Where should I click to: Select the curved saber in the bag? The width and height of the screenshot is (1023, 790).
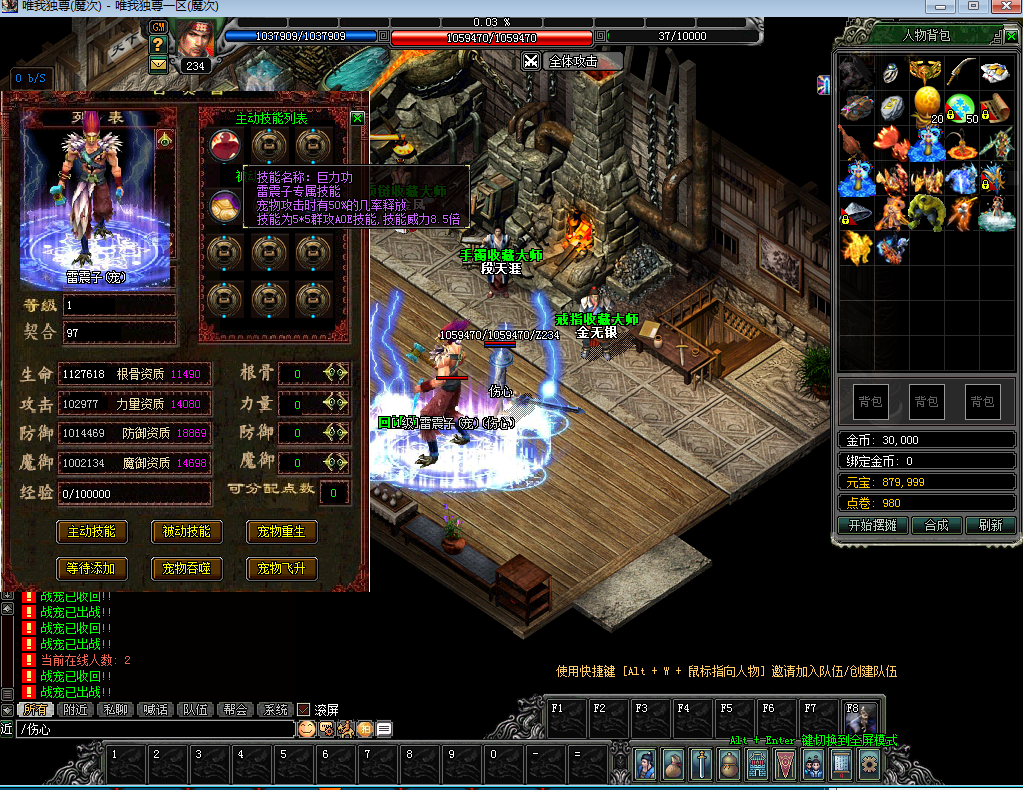[961, 71]
